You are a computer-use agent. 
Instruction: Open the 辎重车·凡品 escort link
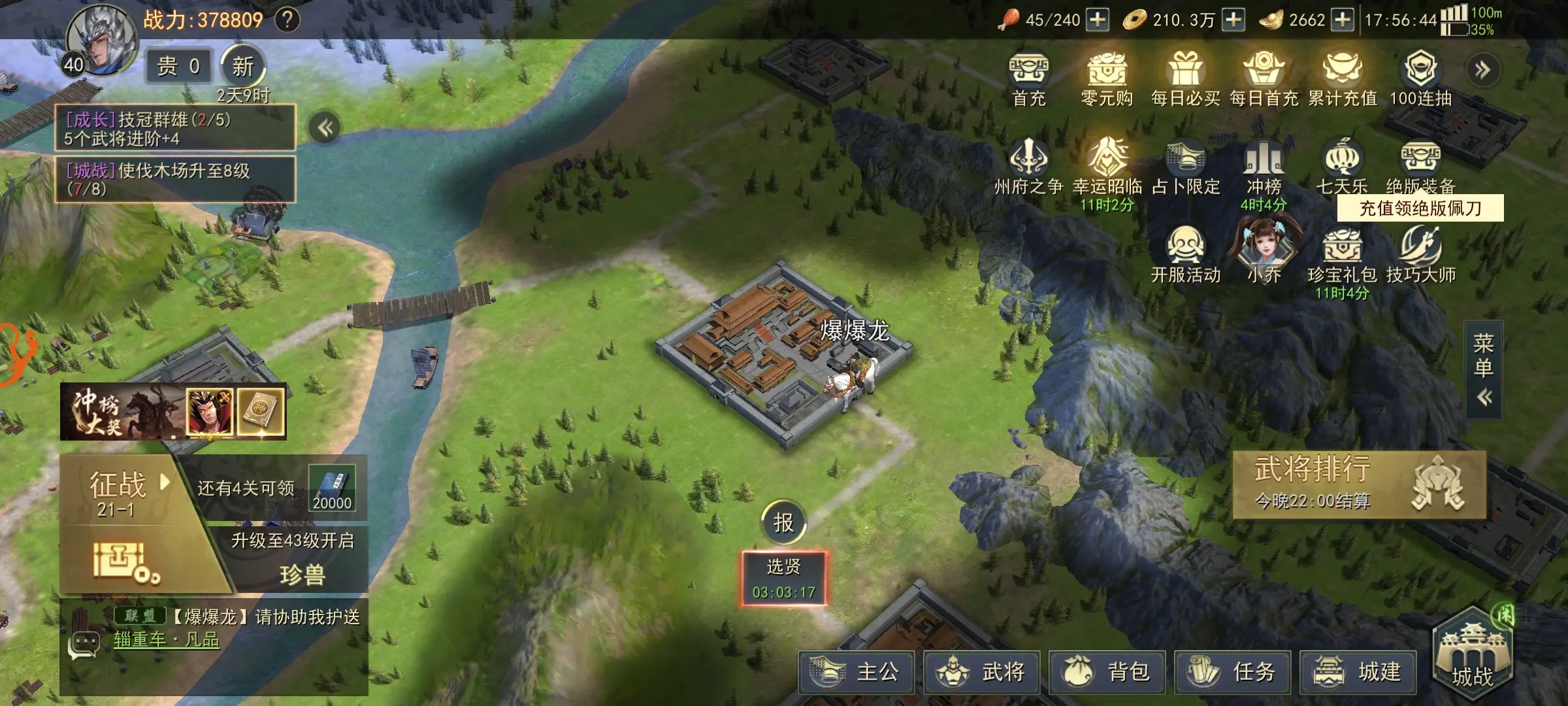pyautogui.click(x=167, y=639)
